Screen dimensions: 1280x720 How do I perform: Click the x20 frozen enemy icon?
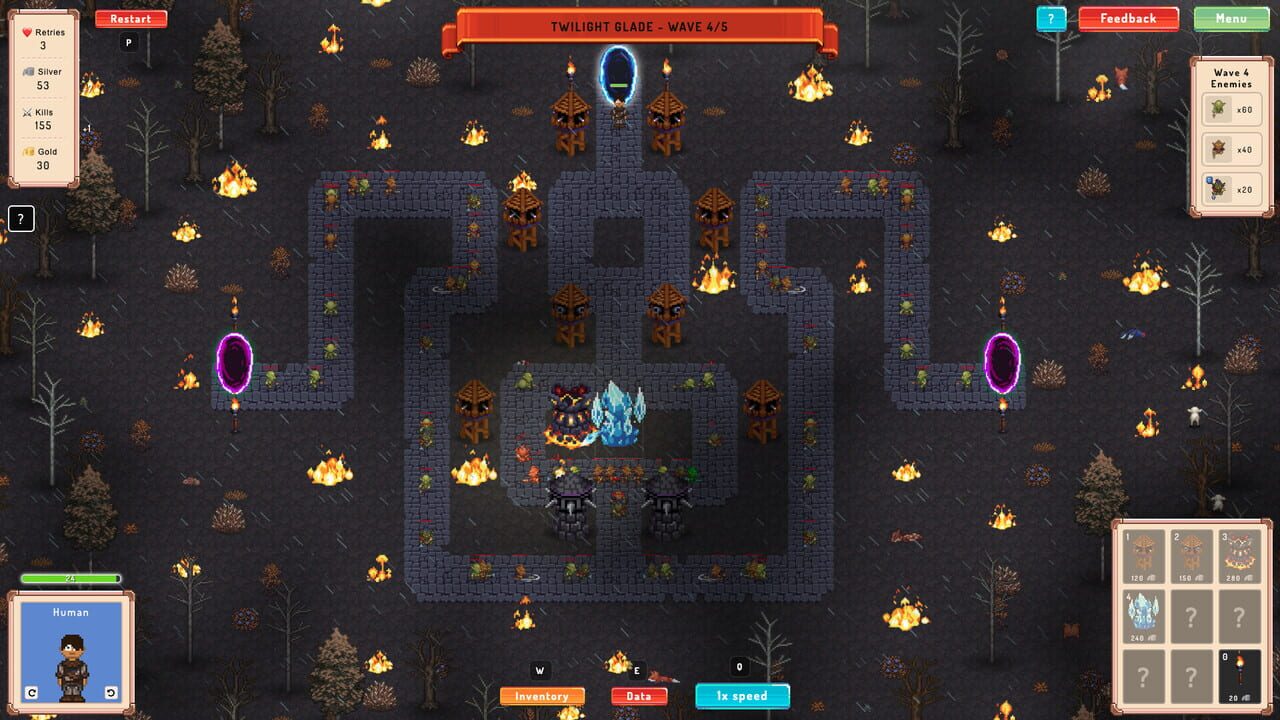click(1219, 188)
